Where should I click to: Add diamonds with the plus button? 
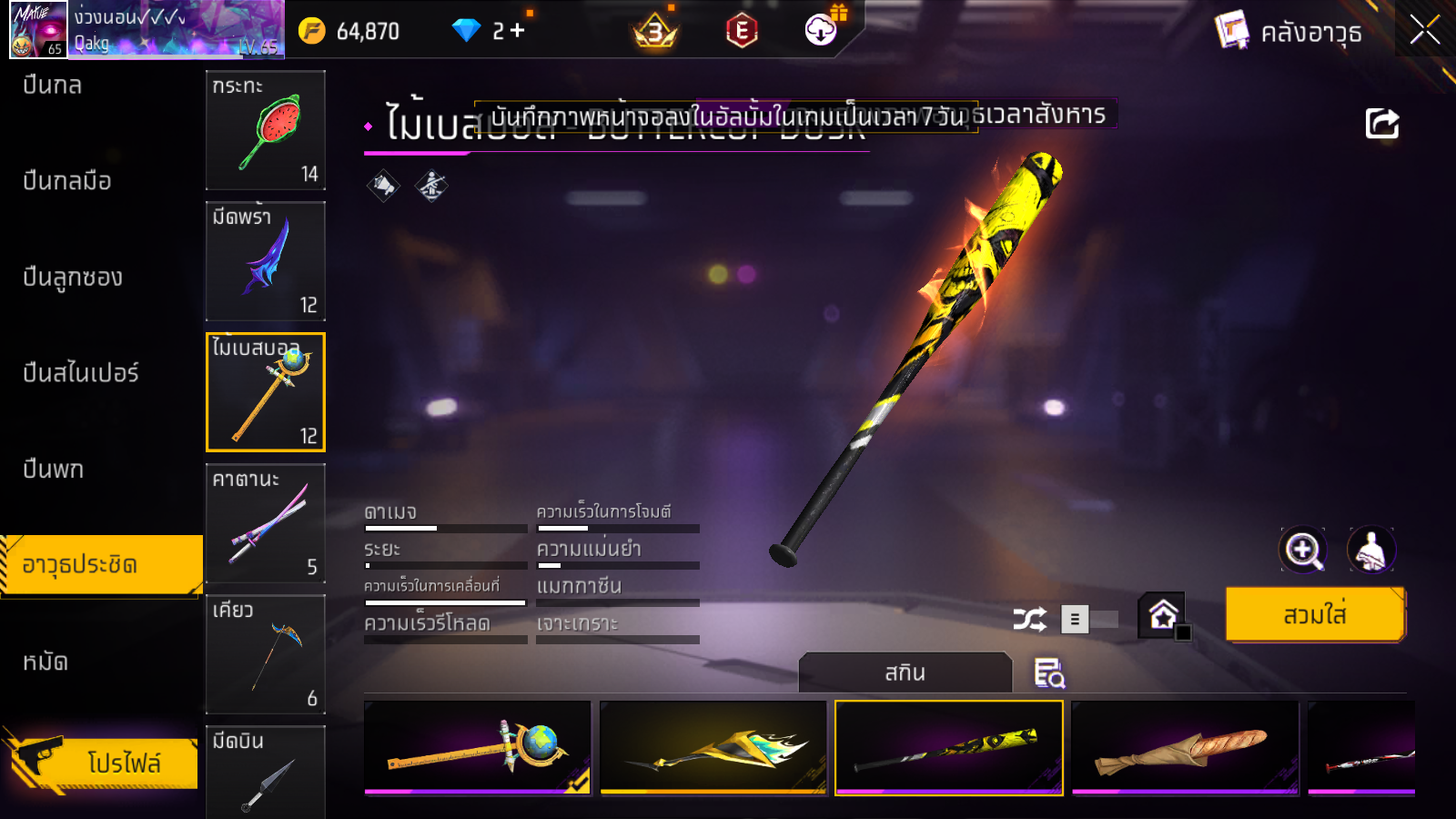(x=517, y=31)
